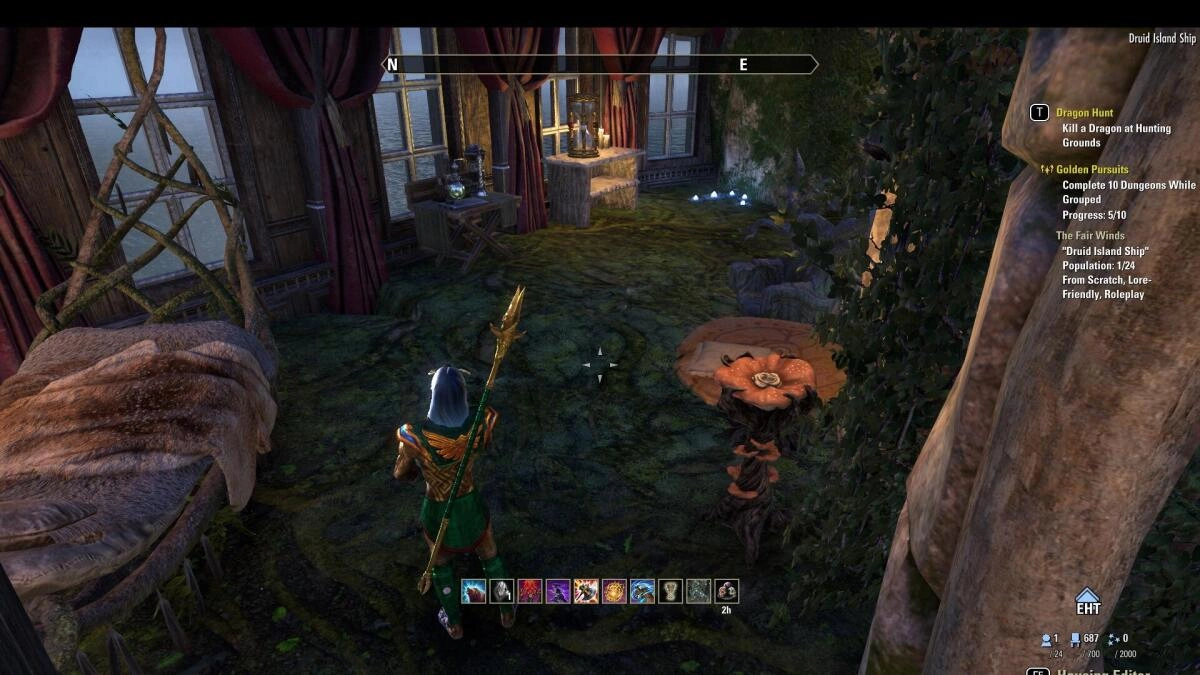Activate the blue swirling hammer ability
Viewport: 1200px width, 675px height.
[642, 591]
